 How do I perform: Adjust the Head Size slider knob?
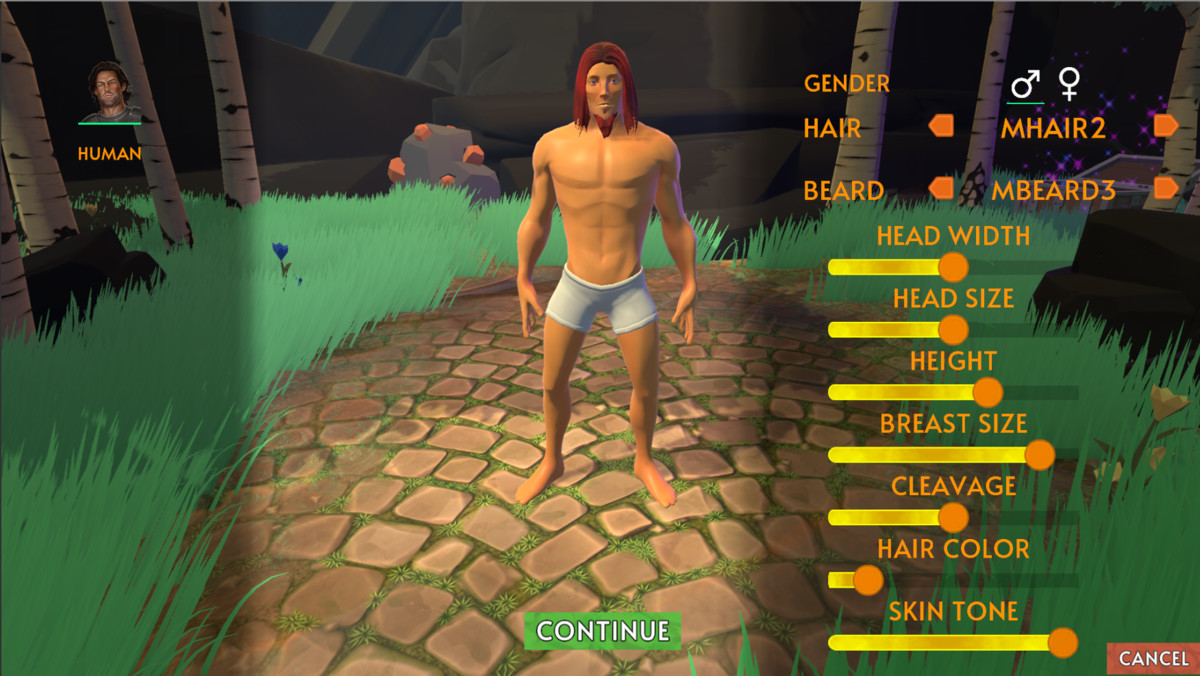pyautogui.click(x=954, y=329)
